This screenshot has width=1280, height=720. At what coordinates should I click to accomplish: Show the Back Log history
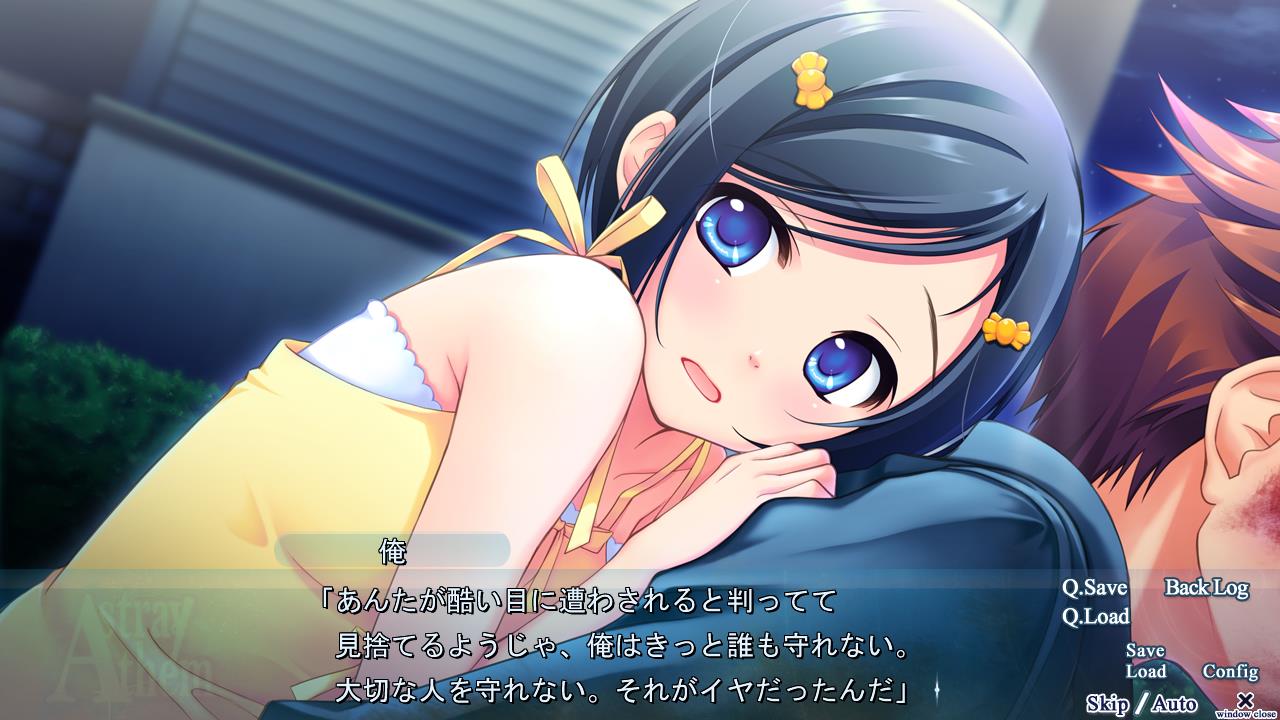[x=1206, y=588]
